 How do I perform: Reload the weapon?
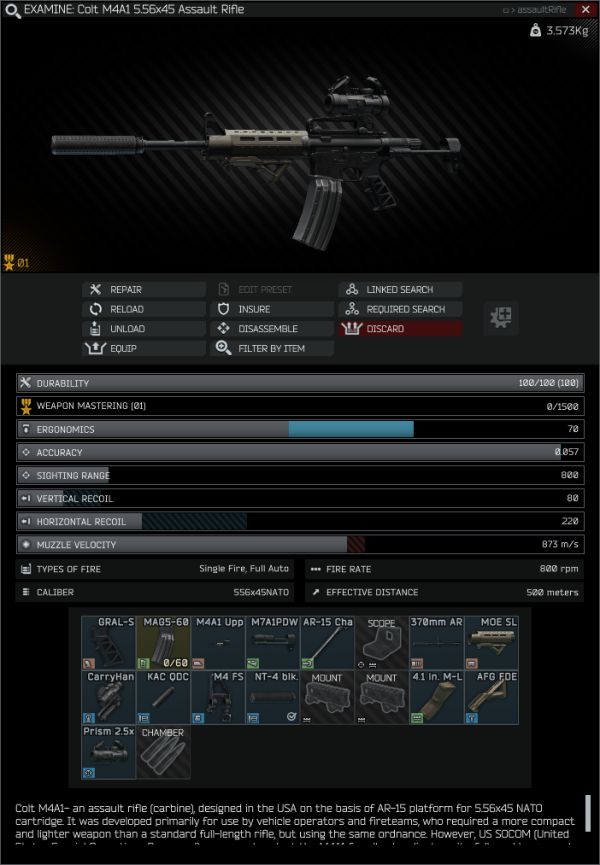(x=143, y=309)
